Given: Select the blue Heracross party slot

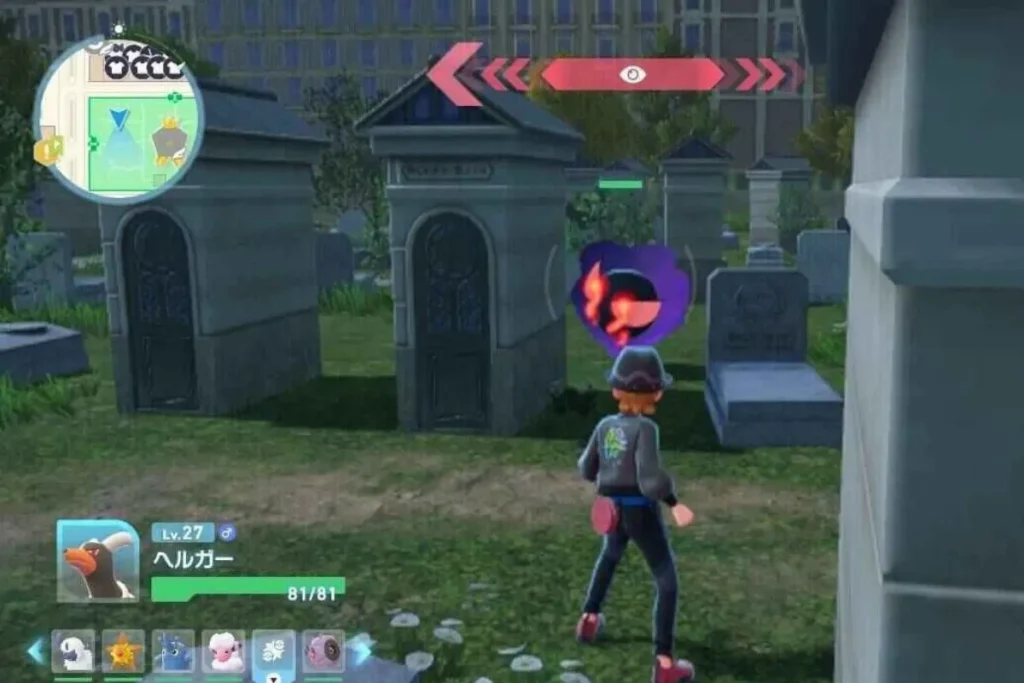Looking at the screenshot, I should (173, 651).
